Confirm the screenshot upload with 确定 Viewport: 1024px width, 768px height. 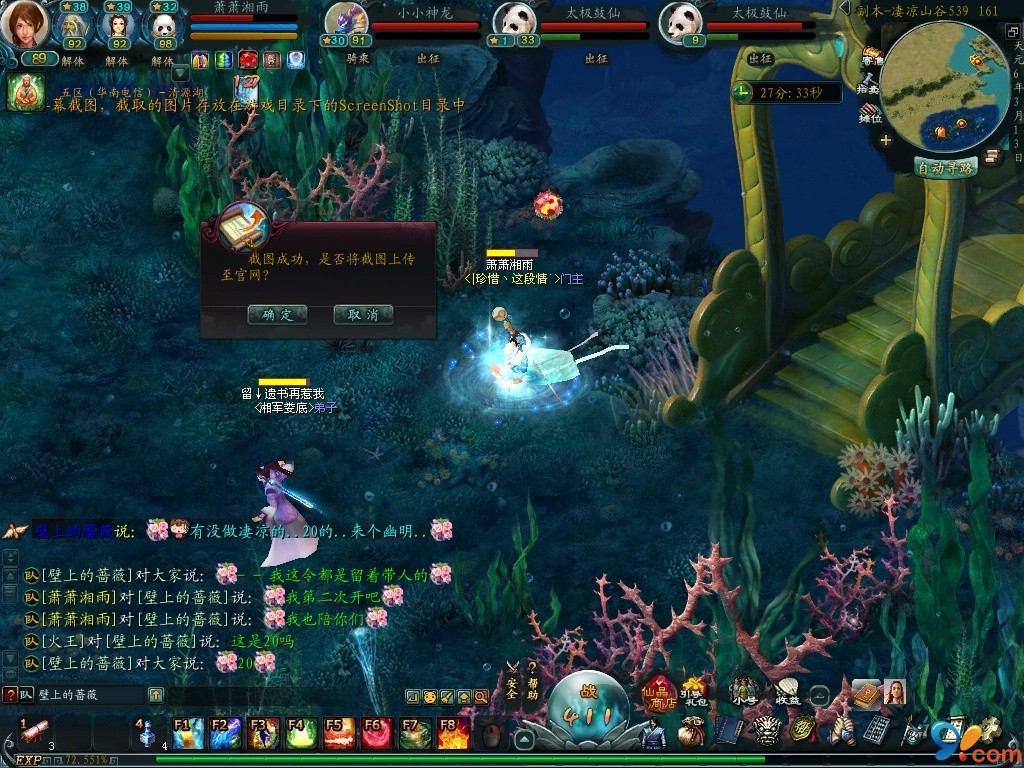[277, 314]
